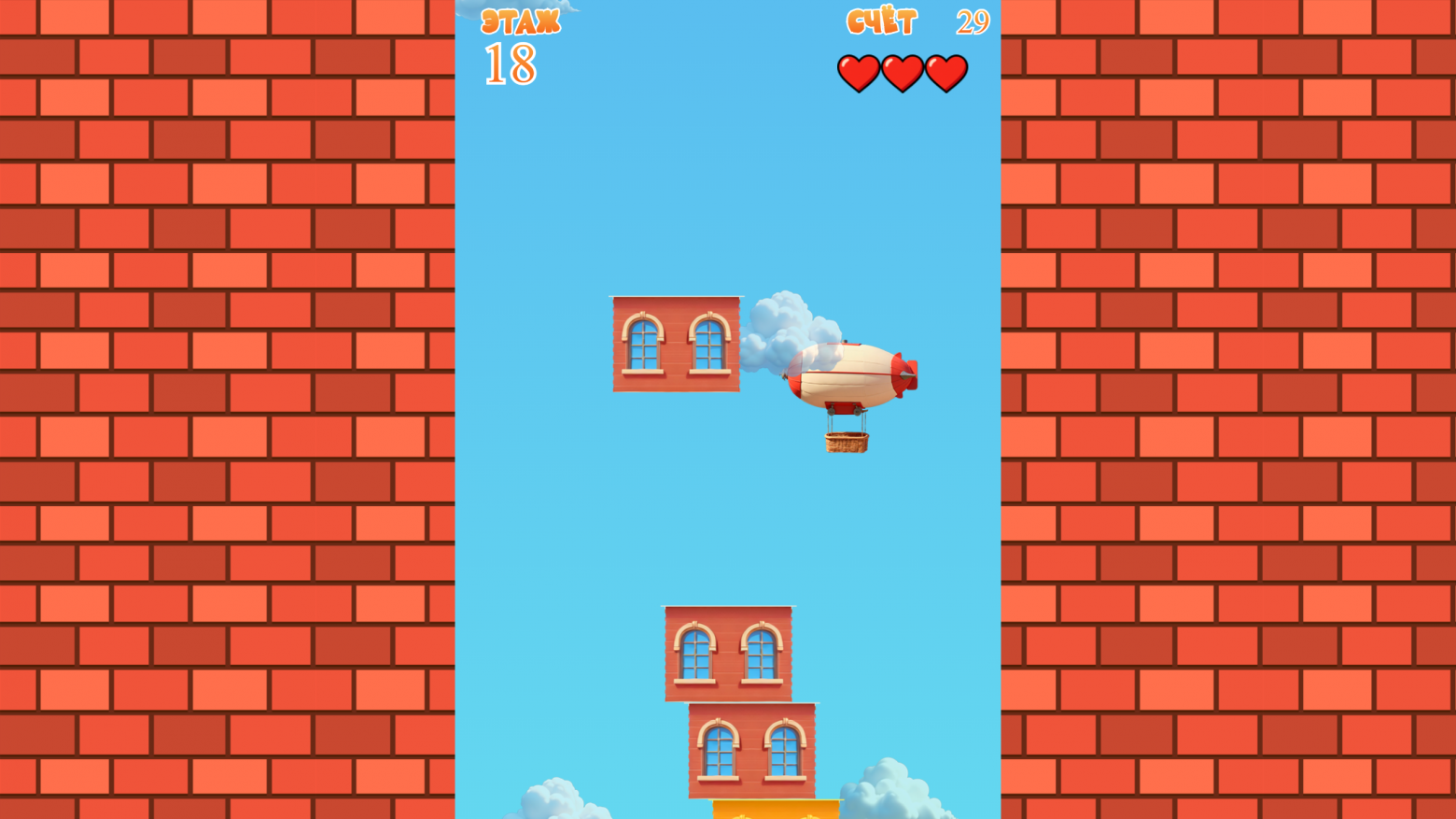
Task: Click the left arched window of the floating block
Action: click(643, 344)
